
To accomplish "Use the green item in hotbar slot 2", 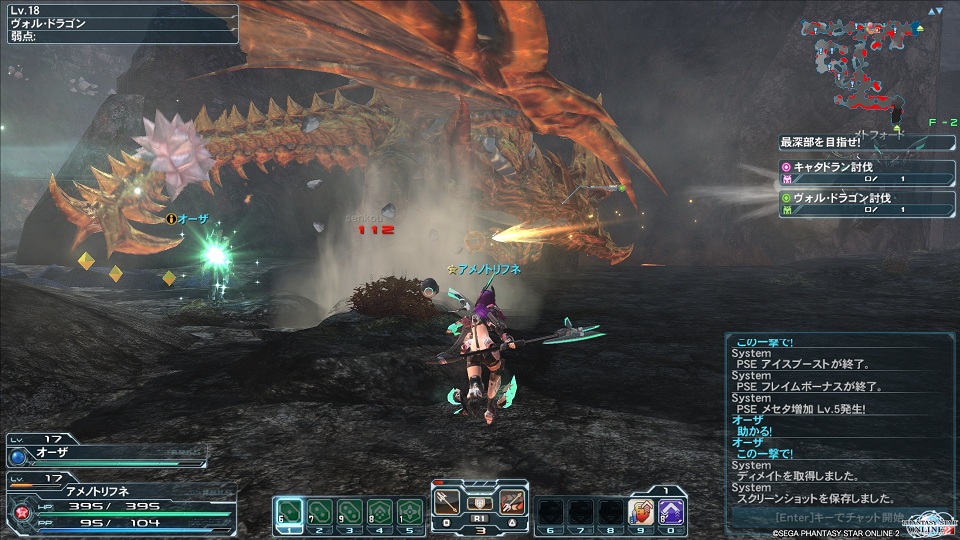I will pyautogui.click(x=320, y=512).
